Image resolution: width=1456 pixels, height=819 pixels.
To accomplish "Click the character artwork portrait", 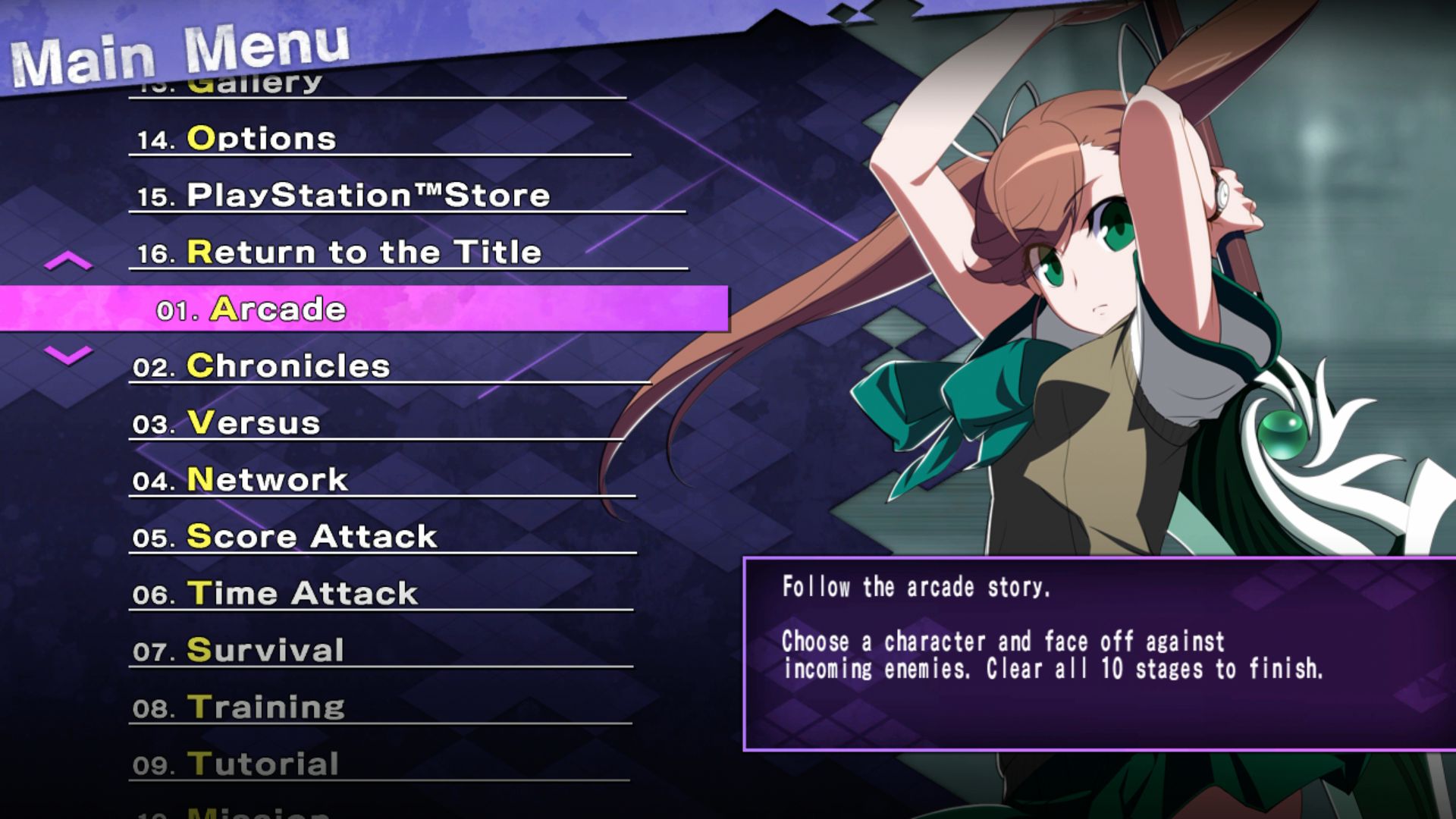I will tap(1100, 303).
